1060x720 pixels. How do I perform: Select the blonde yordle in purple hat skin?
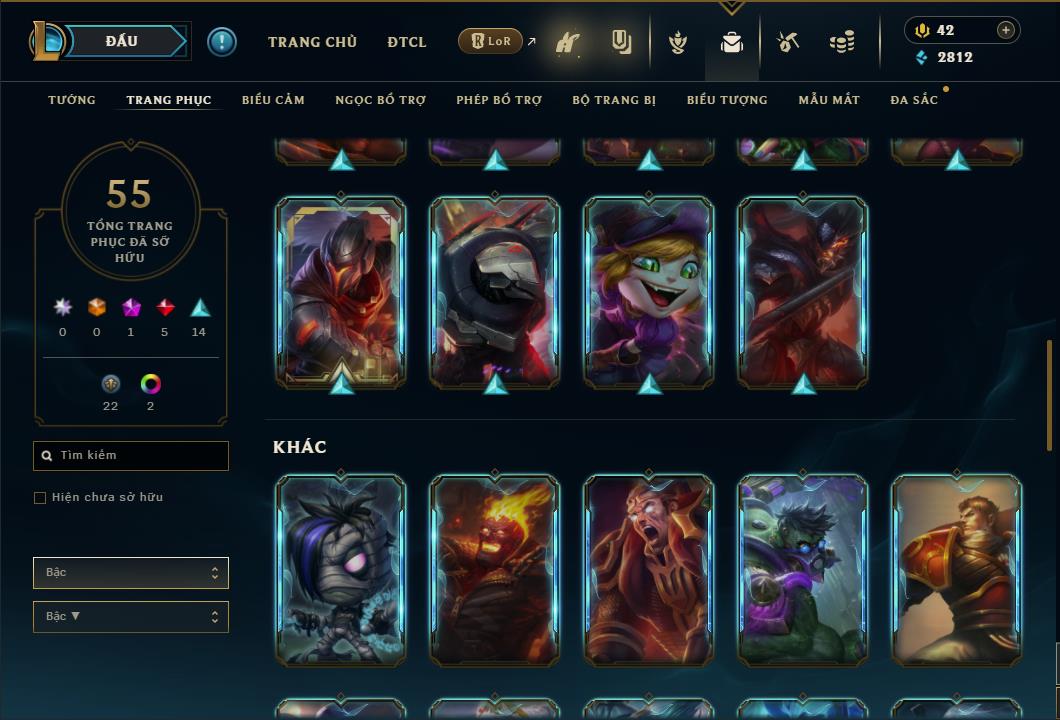(649, 292)
